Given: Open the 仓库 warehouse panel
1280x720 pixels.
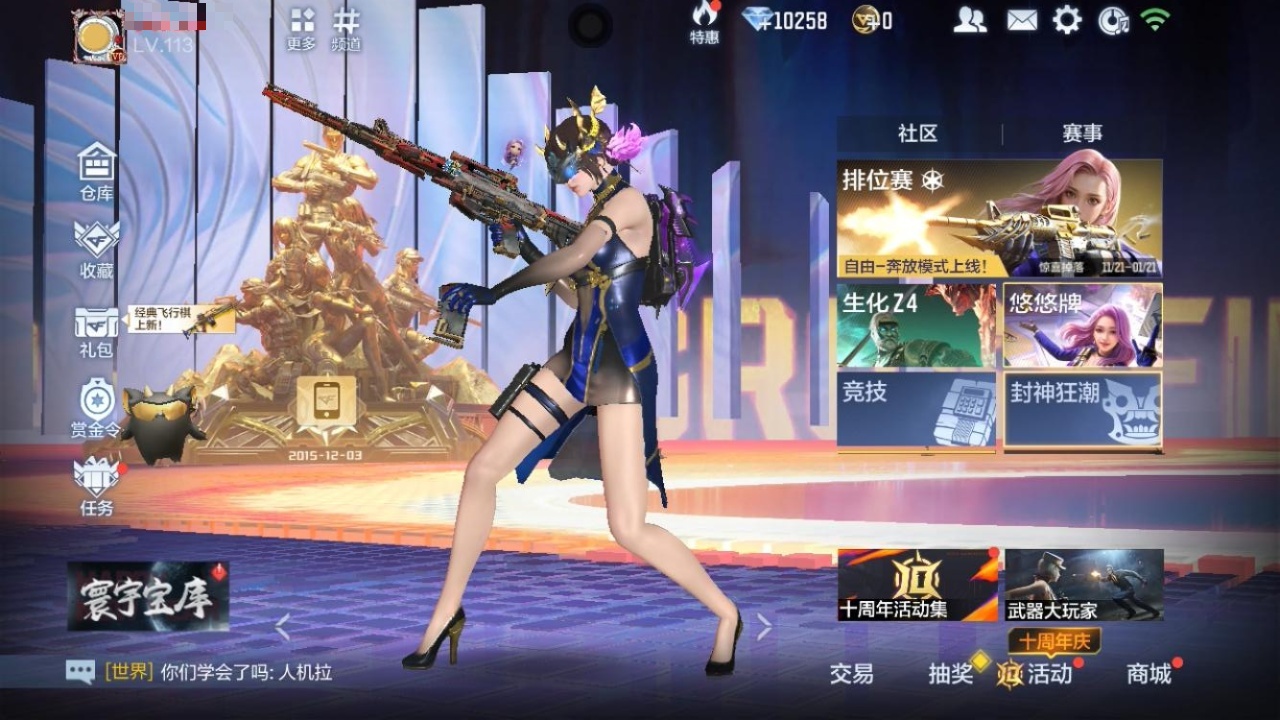Looking at the screenshot, I should coord(95,167).
